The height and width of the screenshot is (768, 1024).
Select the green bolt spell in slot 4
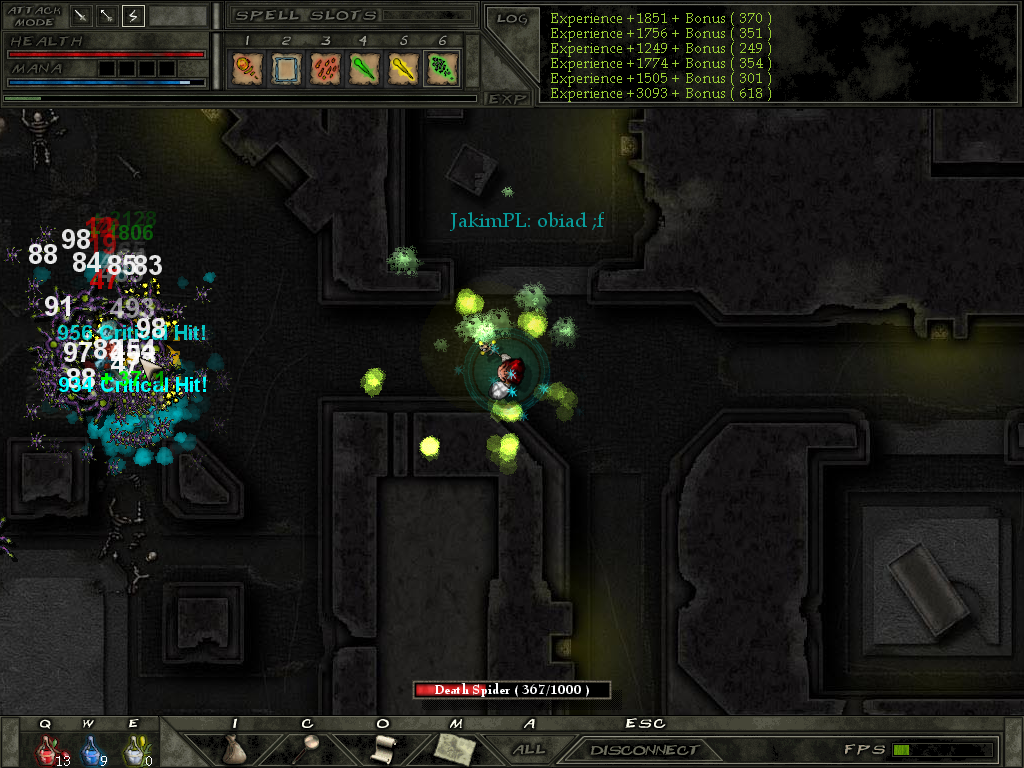(364, 68)
